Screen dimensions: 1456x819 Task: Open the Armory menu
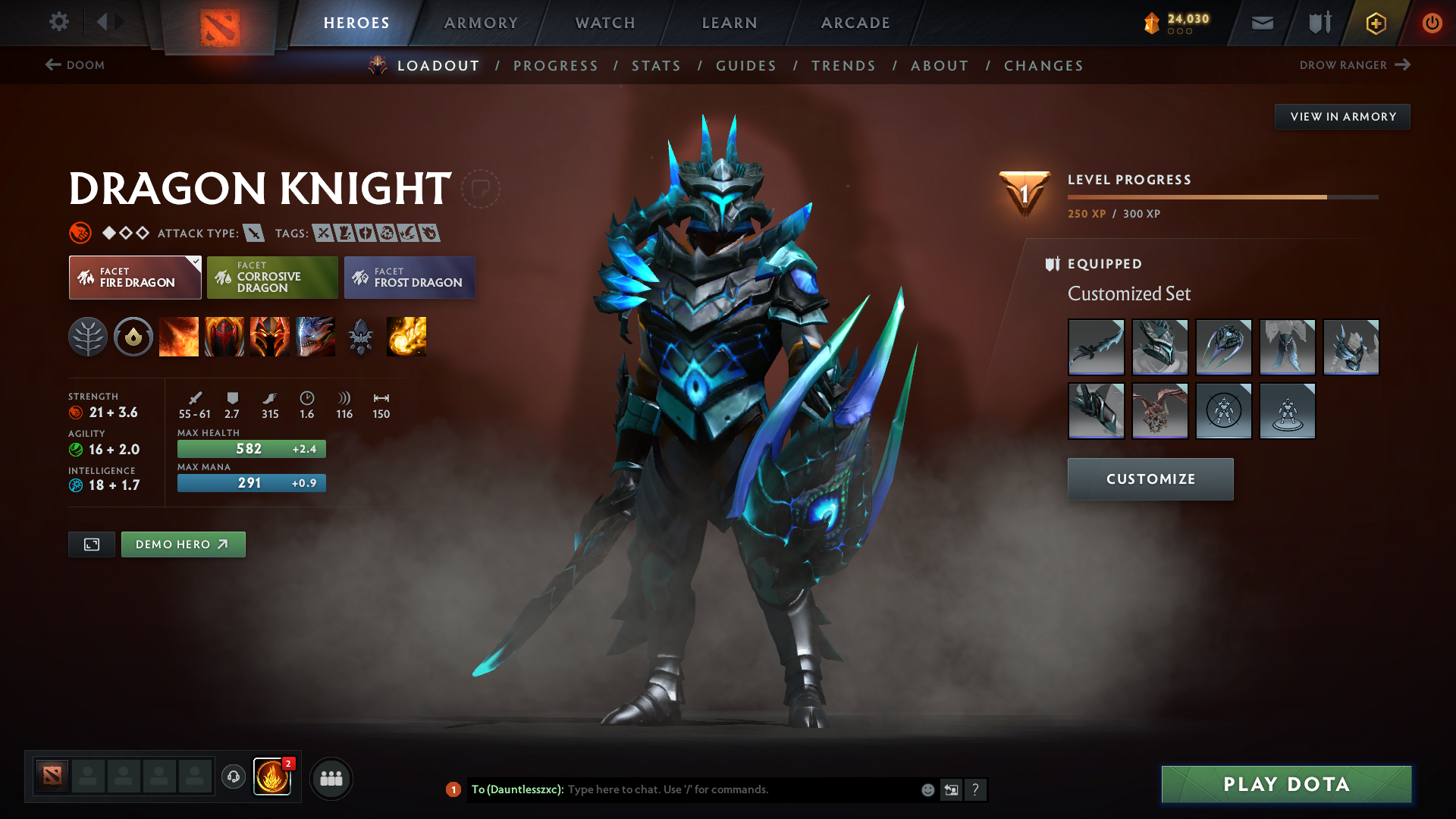pos(481,23)
